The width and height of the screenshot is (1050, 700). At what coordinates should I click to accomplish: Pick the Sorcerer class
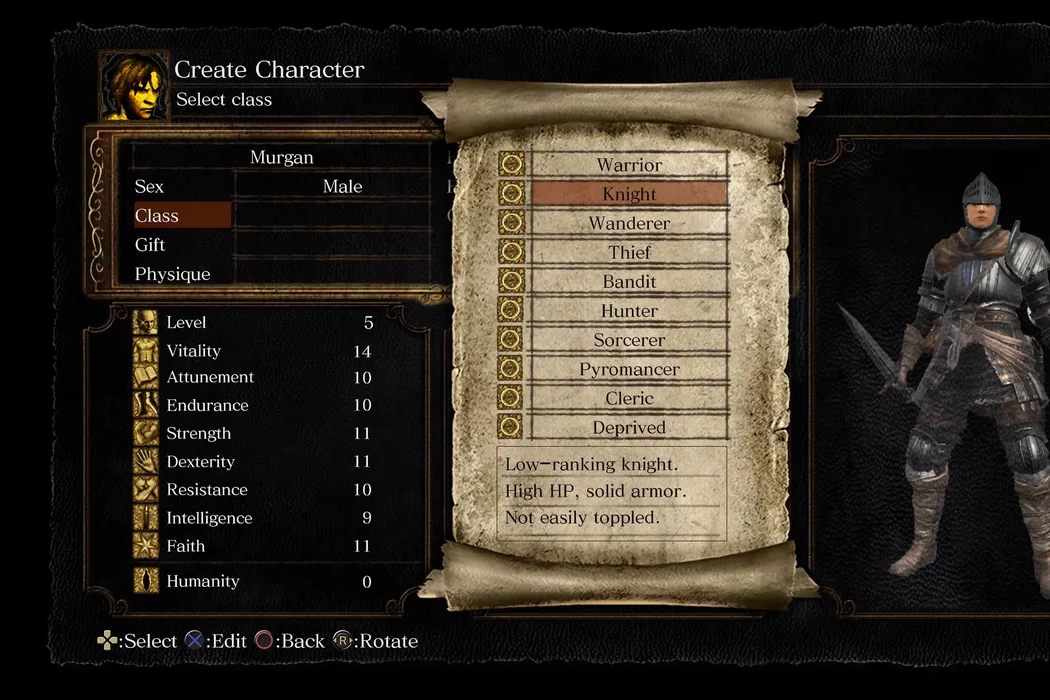point(629,340)
